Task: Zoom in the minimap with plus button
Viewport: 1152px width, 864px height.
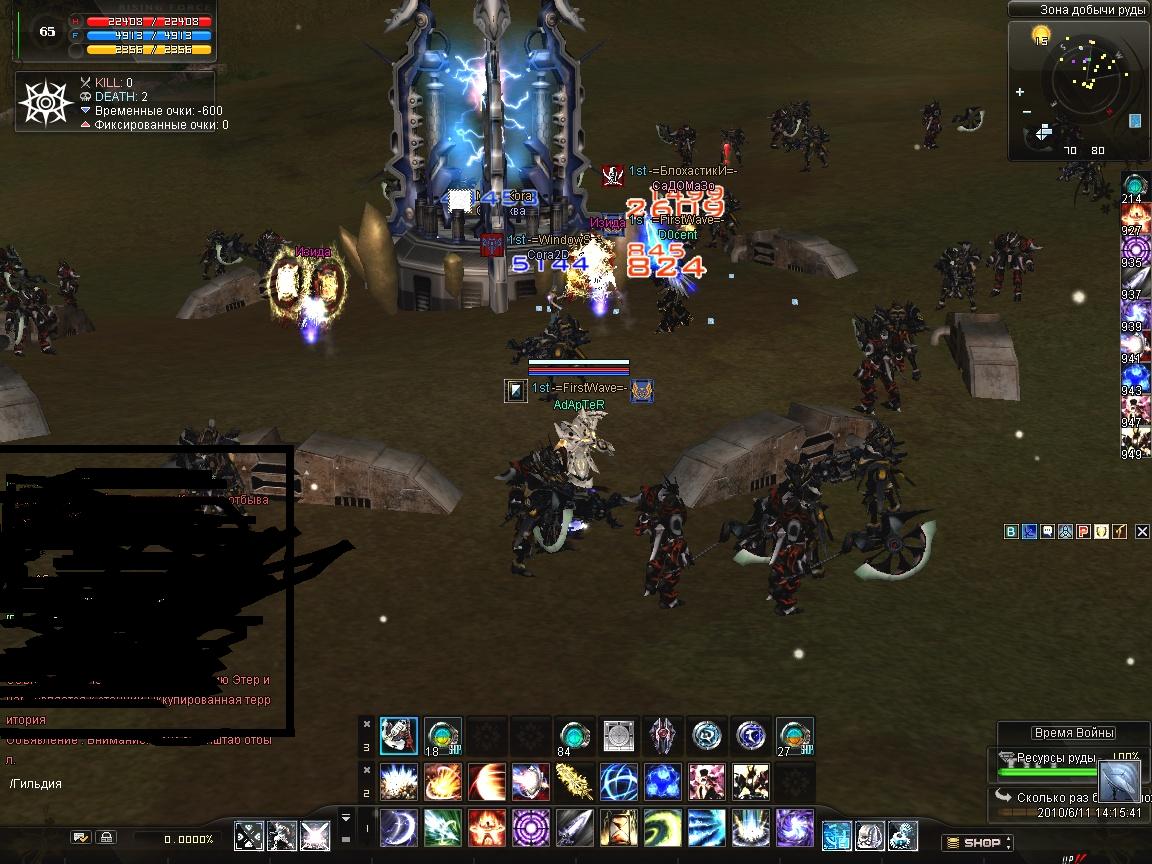Action: pos(1019,92)
